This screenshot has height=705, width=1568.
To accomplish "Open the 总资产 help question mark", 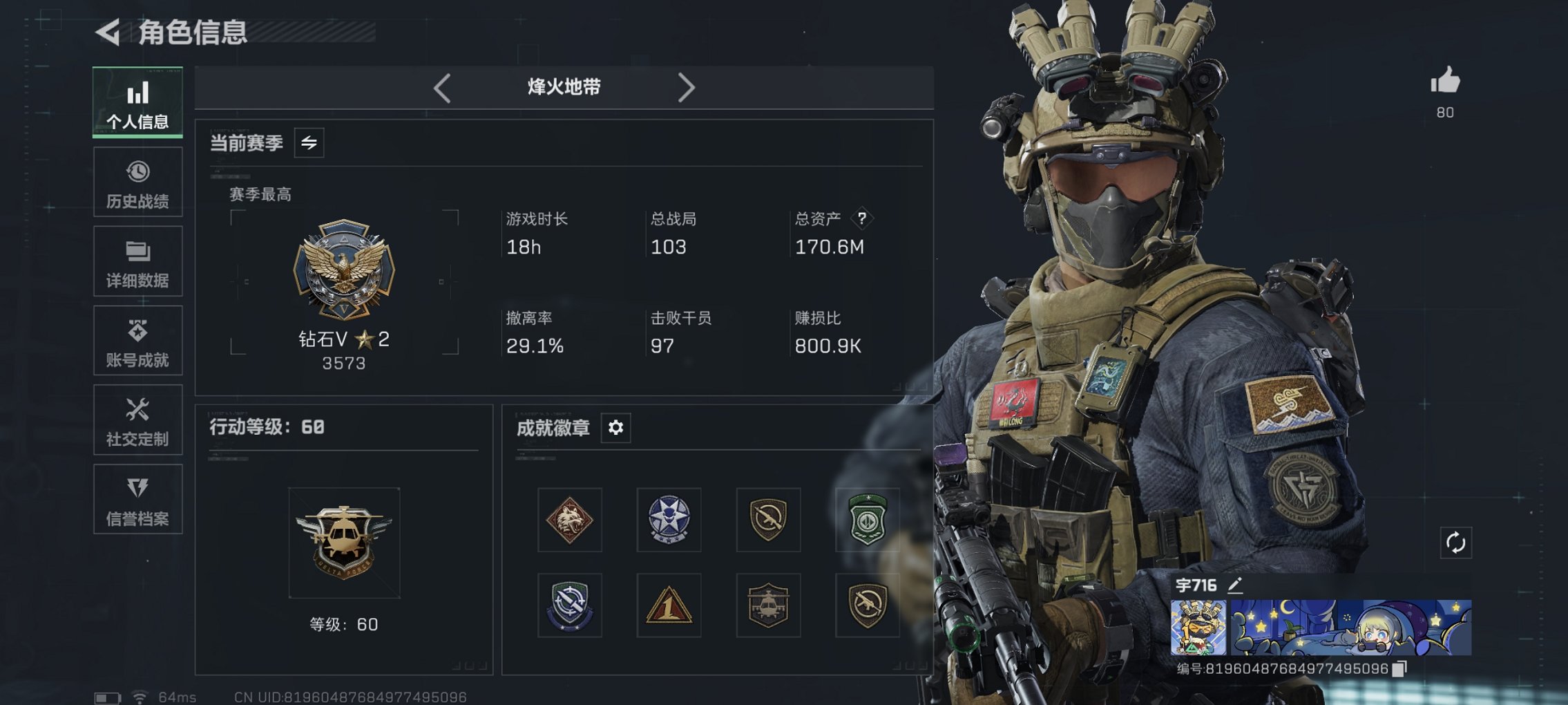I will (x=861, y=218).
